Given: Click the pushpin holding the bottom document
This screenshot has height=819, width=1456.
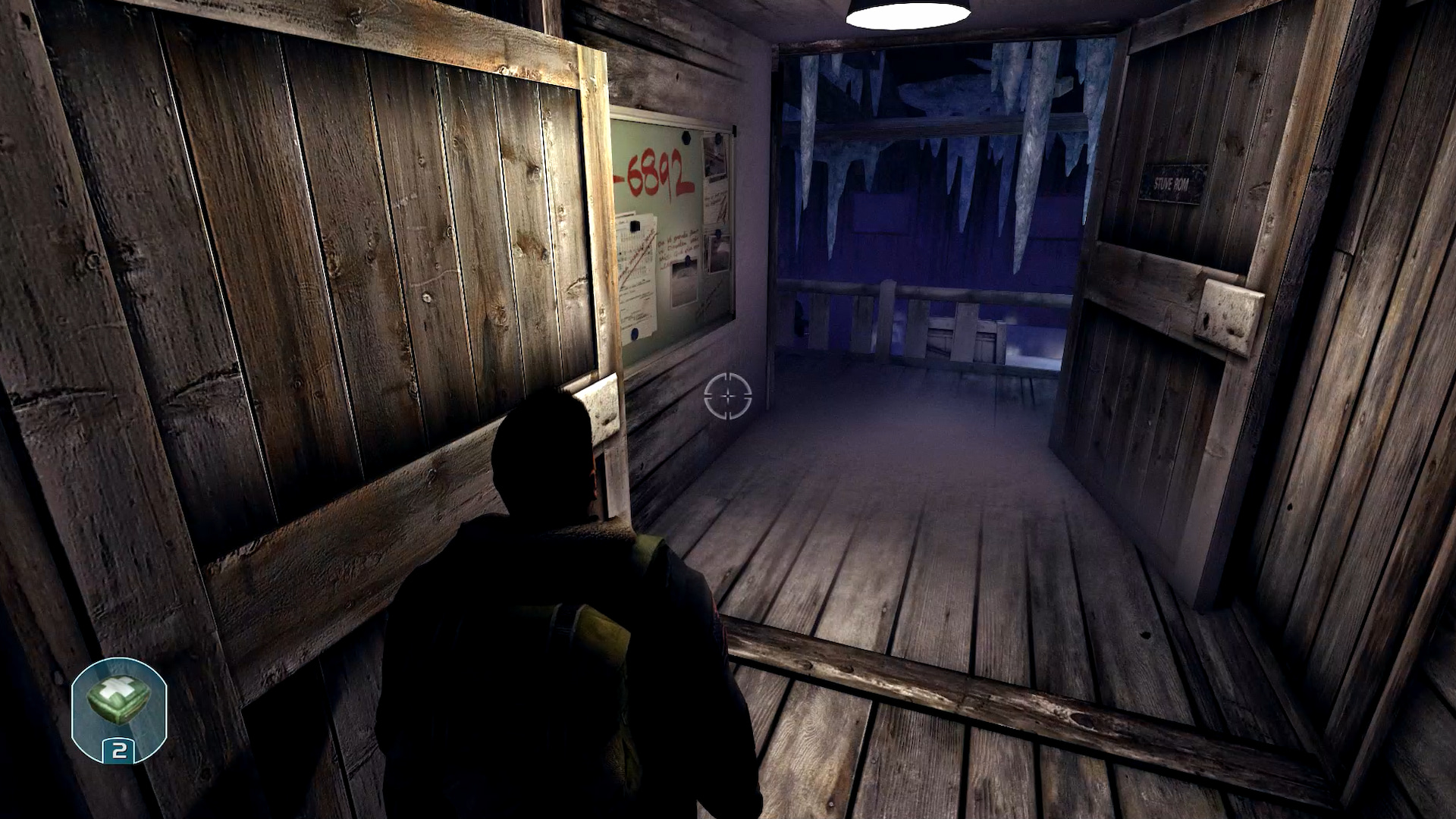Looking at the screenshot, I should coord(634,334).
